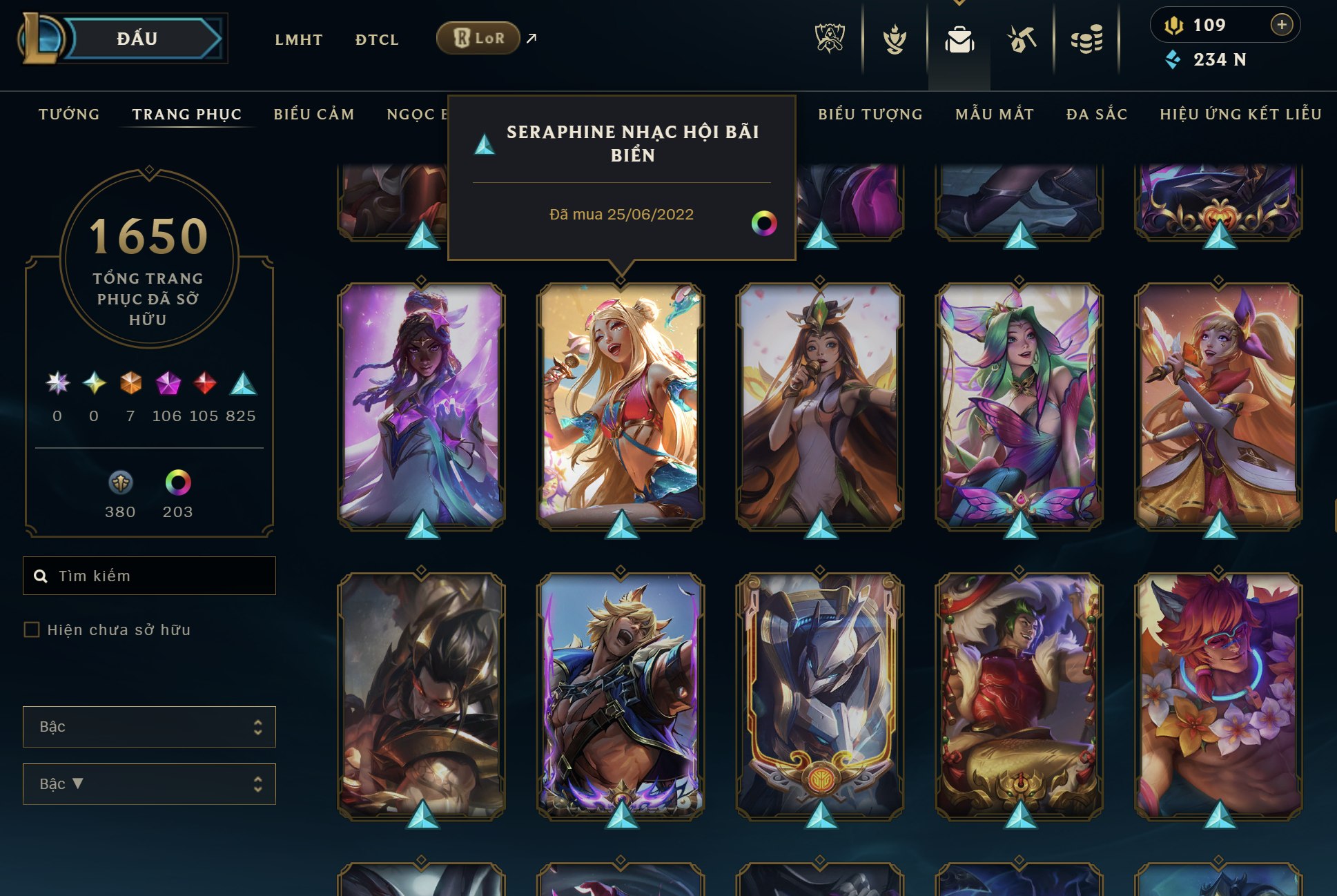1337x896 pixels.
Task: Open the ĐTCL menu item
Action: coord(377,39)
